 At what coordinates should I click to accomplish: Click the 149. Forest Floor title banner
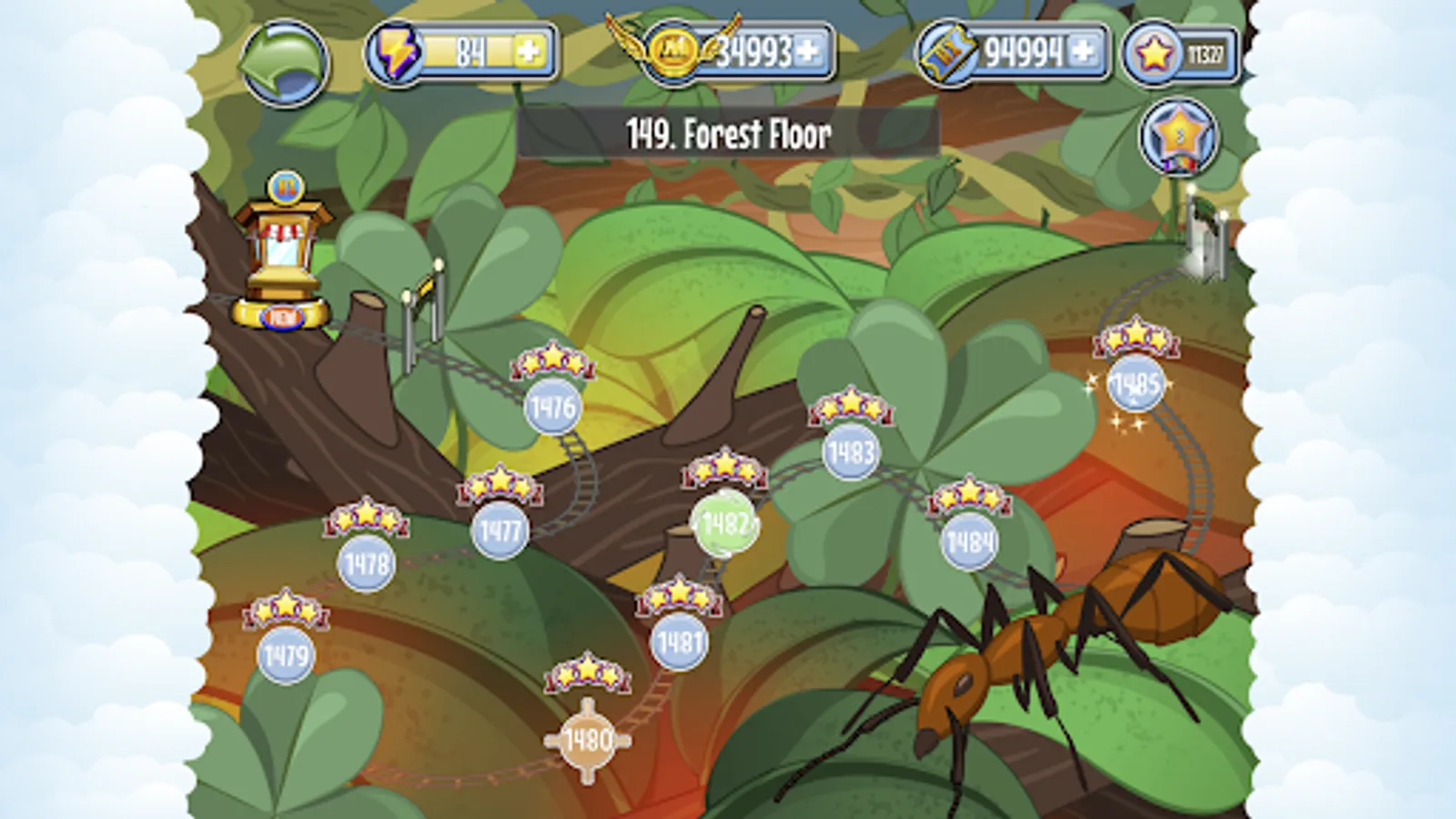728,133
